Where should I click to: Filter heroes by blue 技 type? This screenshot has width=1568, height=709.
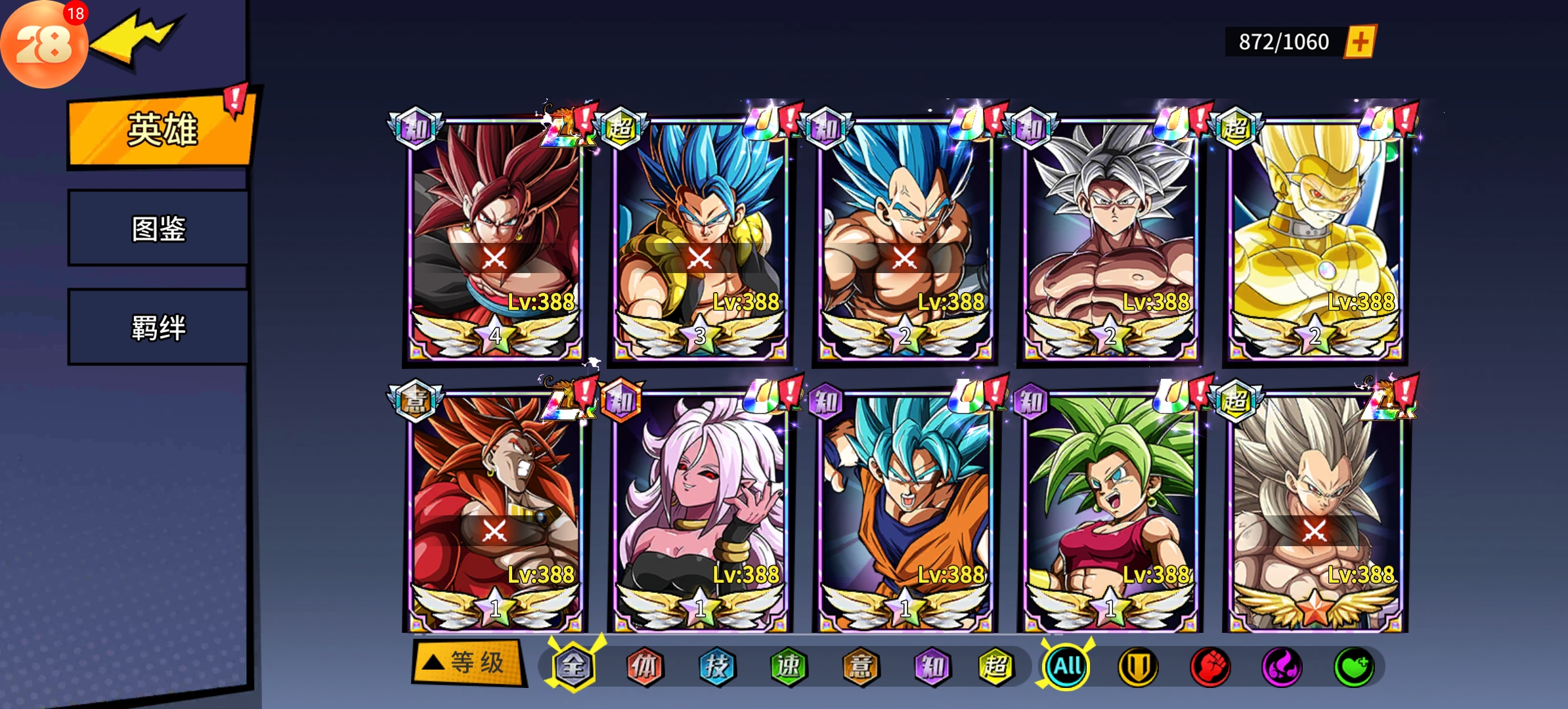pos(716,666)
